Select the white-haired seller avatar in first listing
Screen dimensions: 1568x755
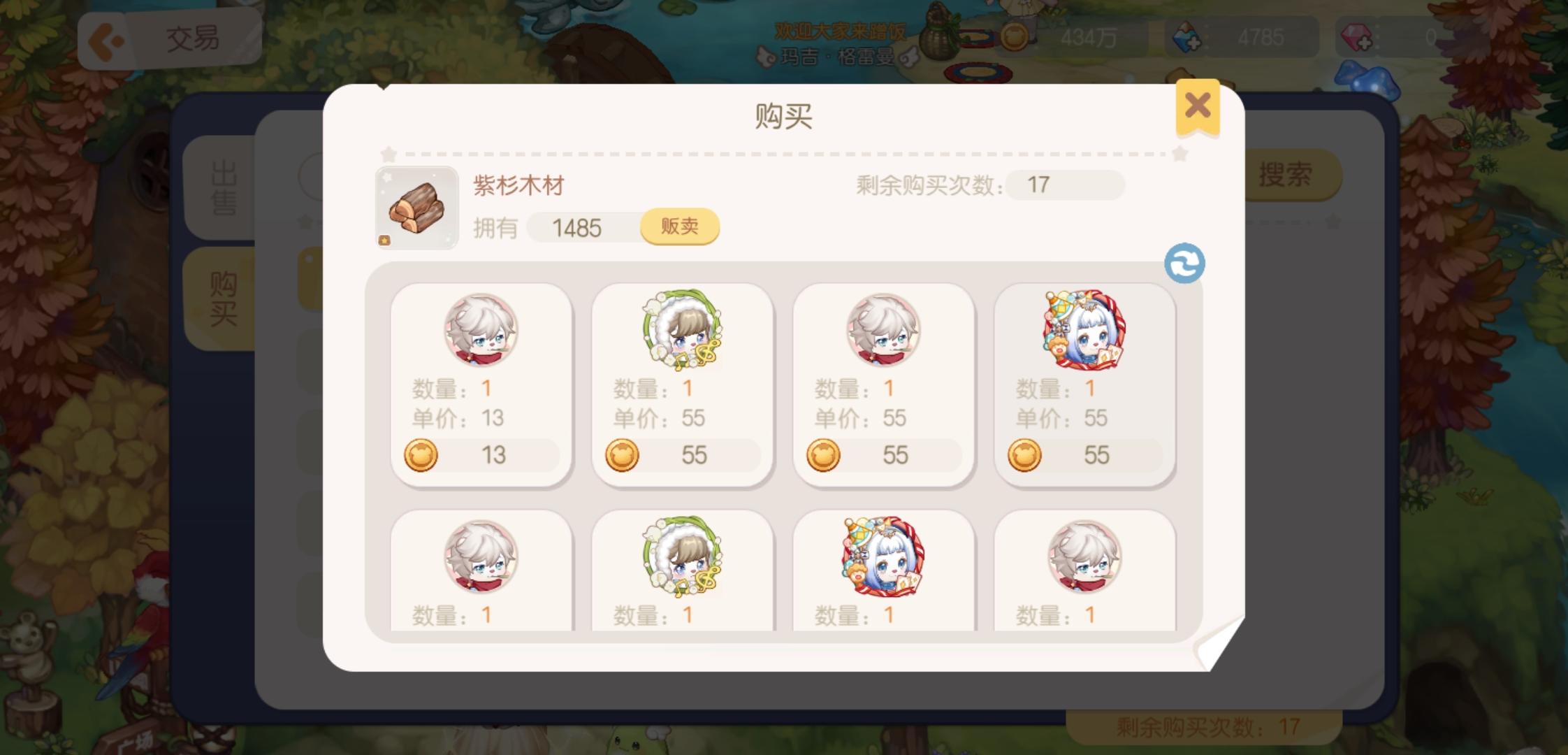point(481,331)
